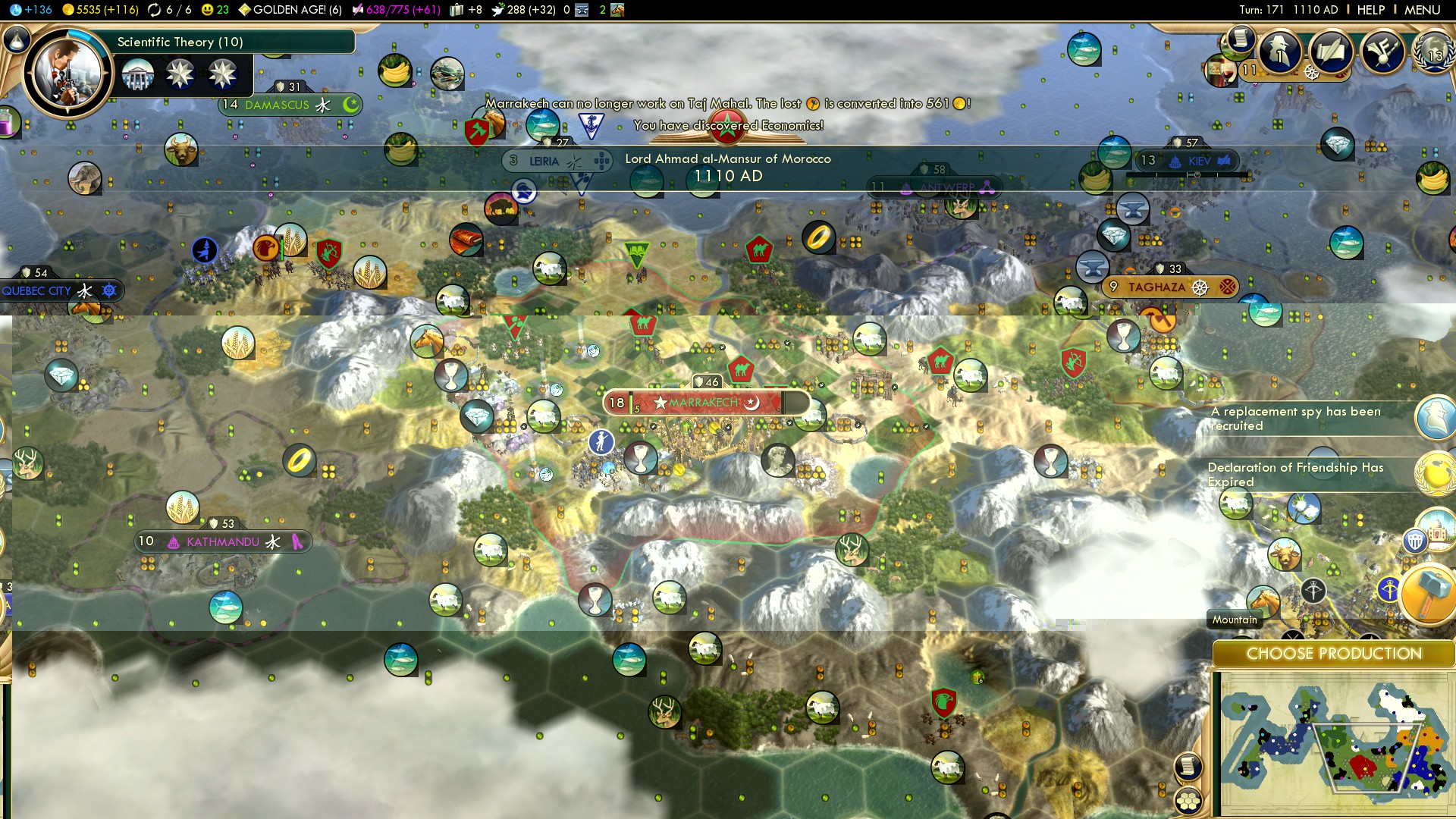Click the hammer production notification icon
1456x819 pixels.
(x=1428, y=595)
